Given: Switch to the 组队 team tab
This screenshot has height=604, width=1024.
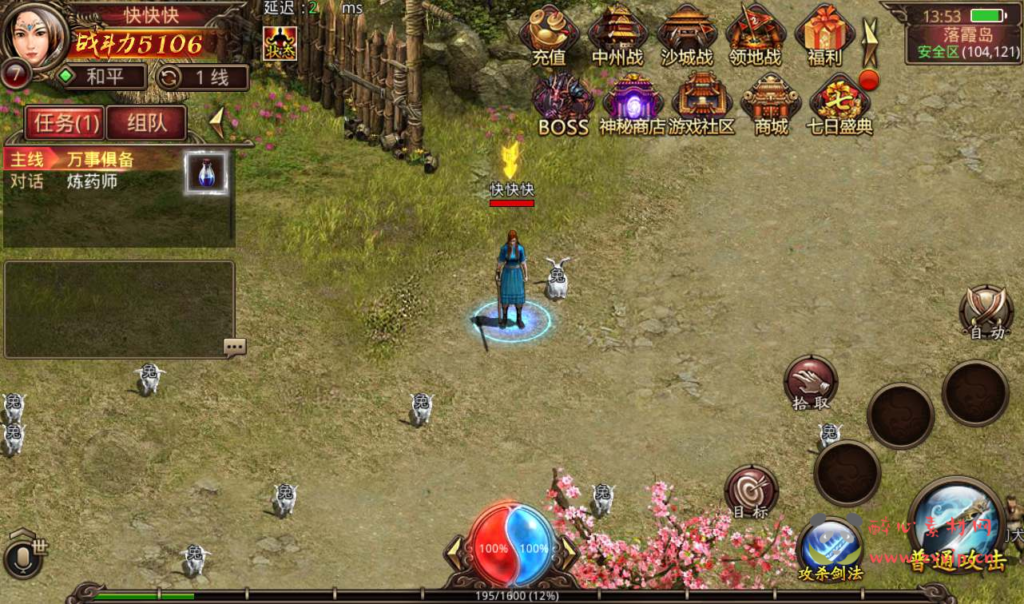Looking at the screenshot, I should 146,123.
